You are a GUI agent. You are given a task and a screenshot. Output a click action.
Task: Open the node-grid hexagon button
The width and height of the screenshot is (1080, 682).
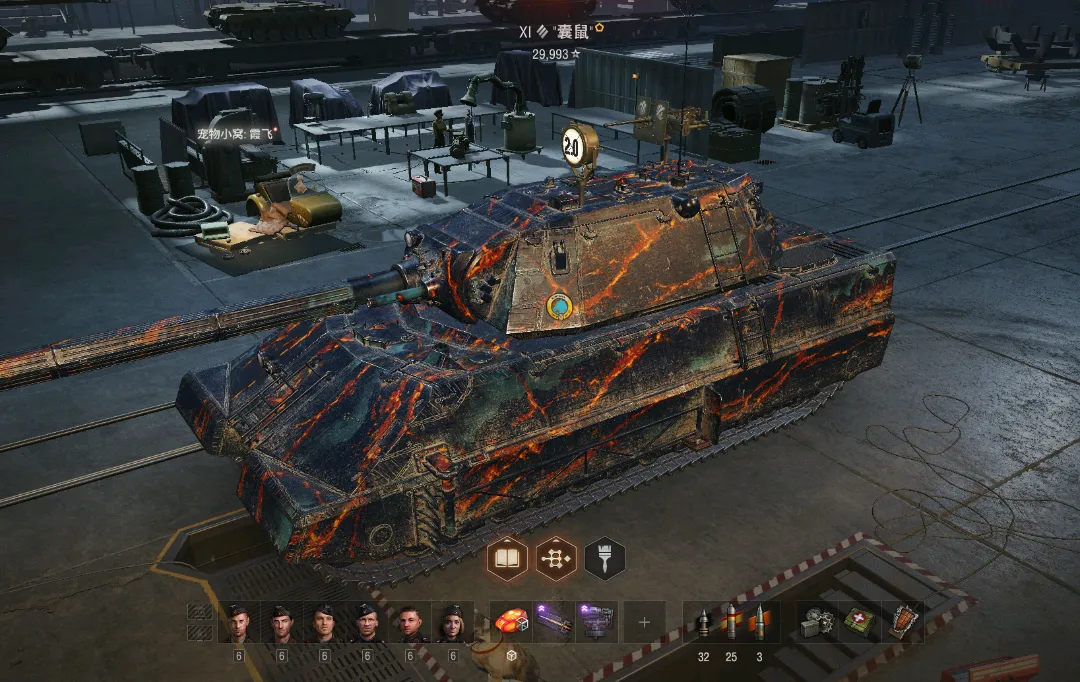coord(556,558)
